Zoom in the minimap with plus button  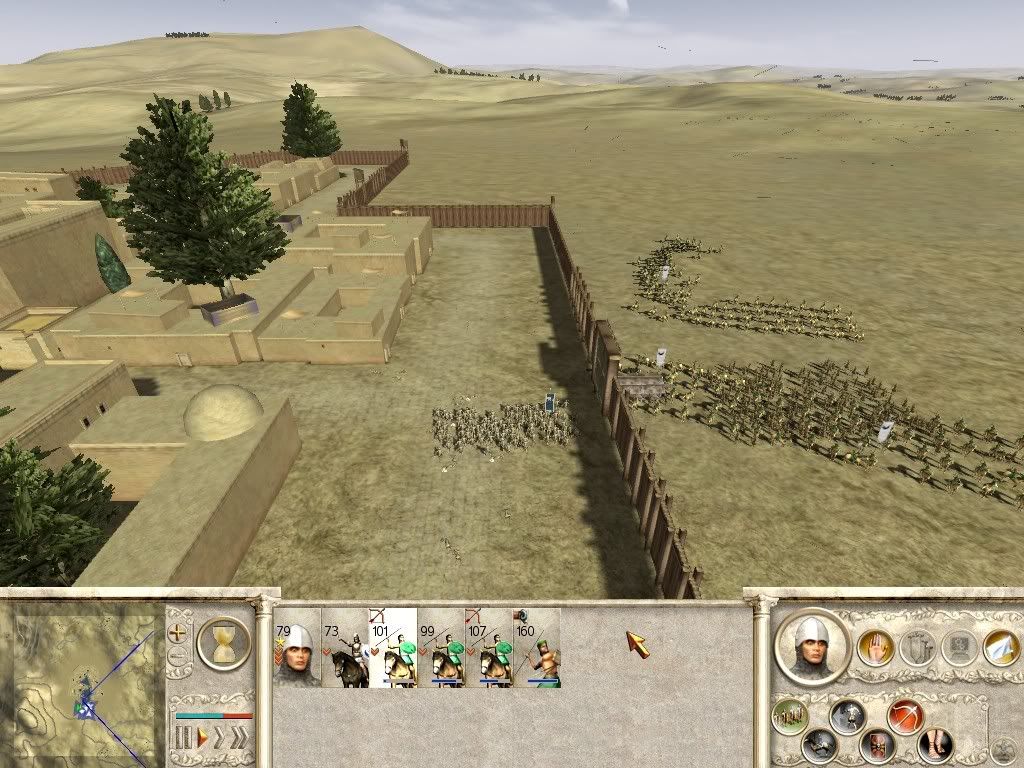tap(179, 633)
